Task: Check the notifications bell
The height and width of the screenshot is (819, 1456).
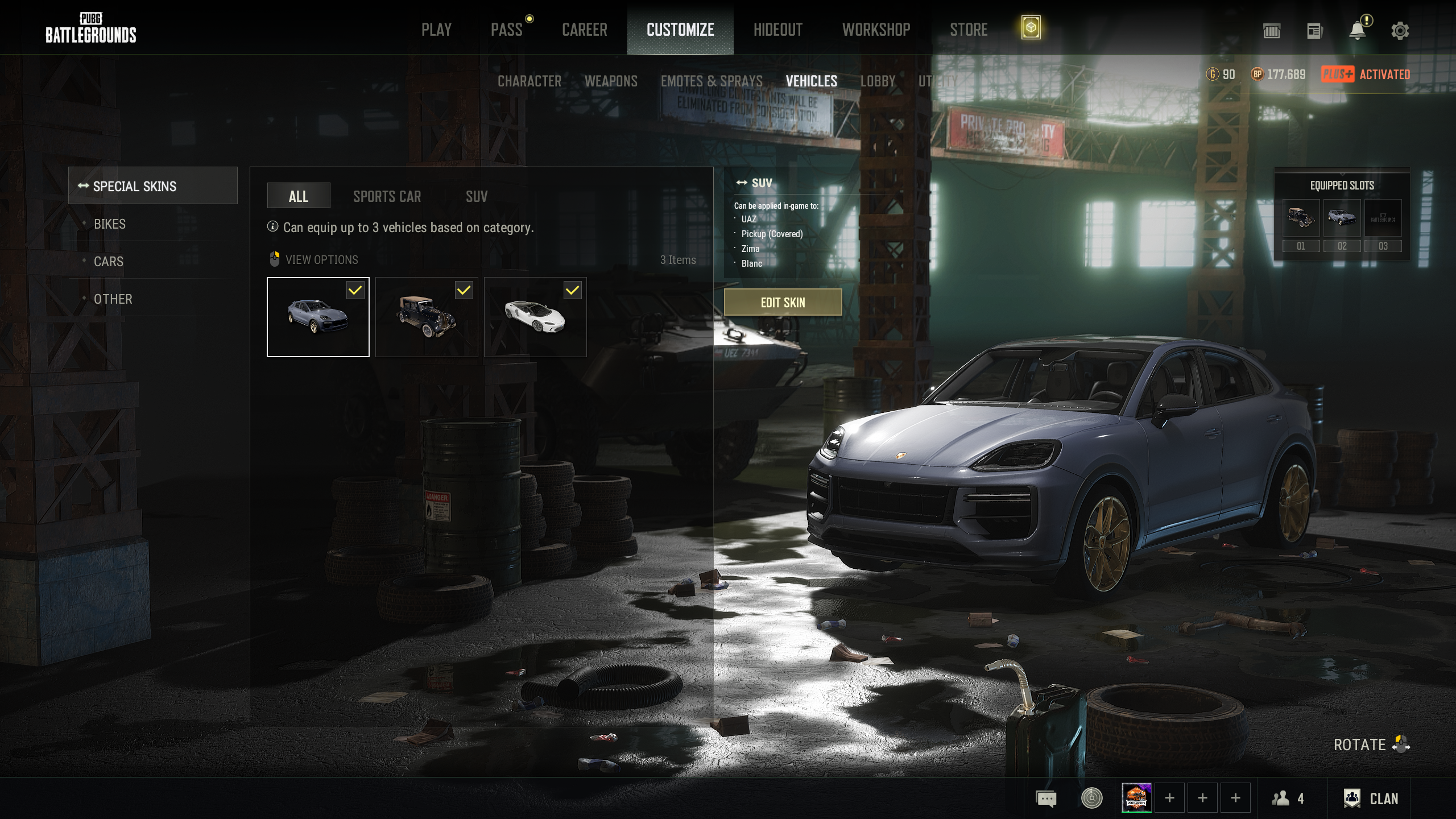Action: (x=1358, y=31)
